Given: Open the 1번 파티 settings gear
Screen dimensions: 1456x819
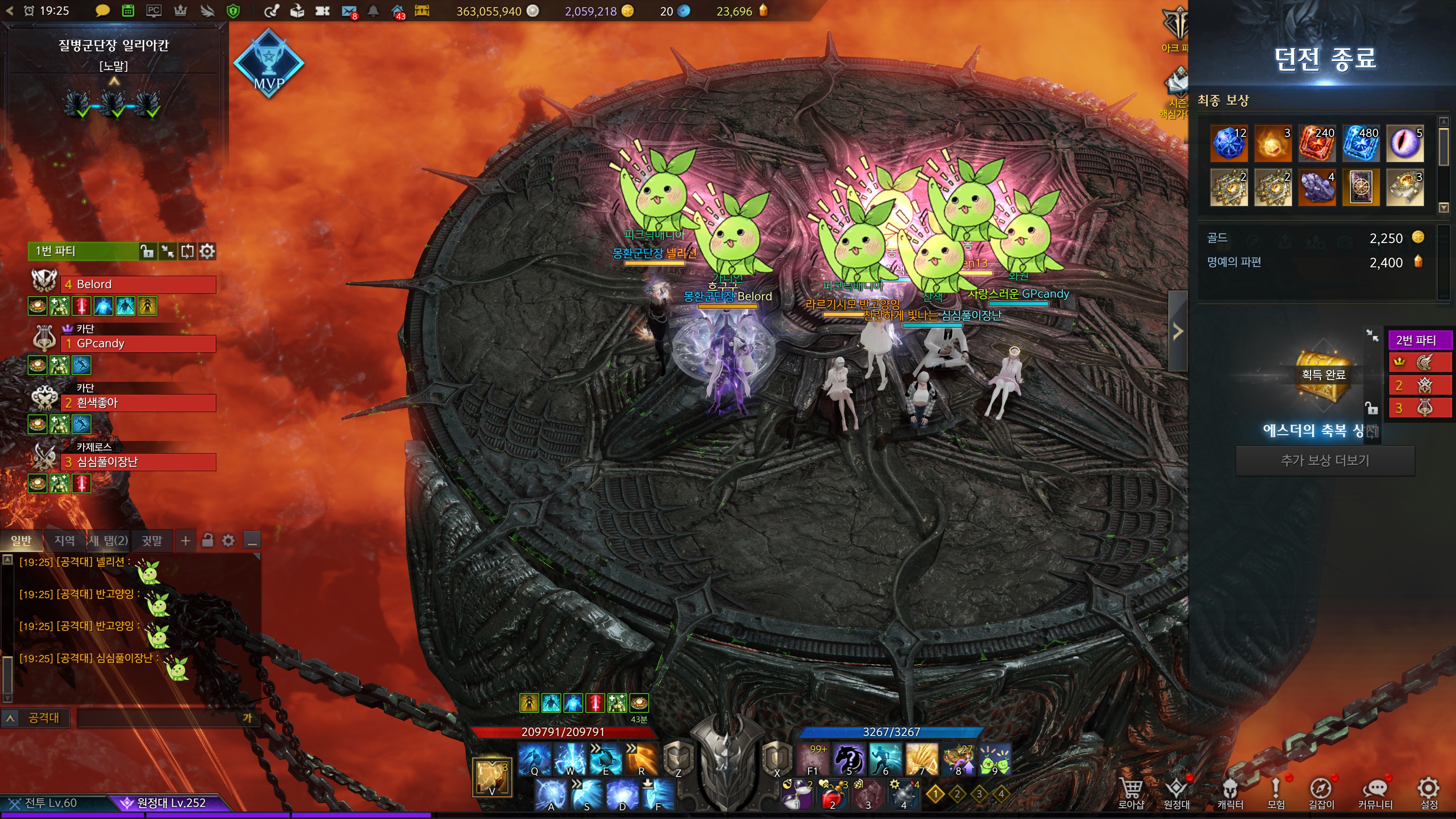Looking at the screenshot, I should (207, 251).
